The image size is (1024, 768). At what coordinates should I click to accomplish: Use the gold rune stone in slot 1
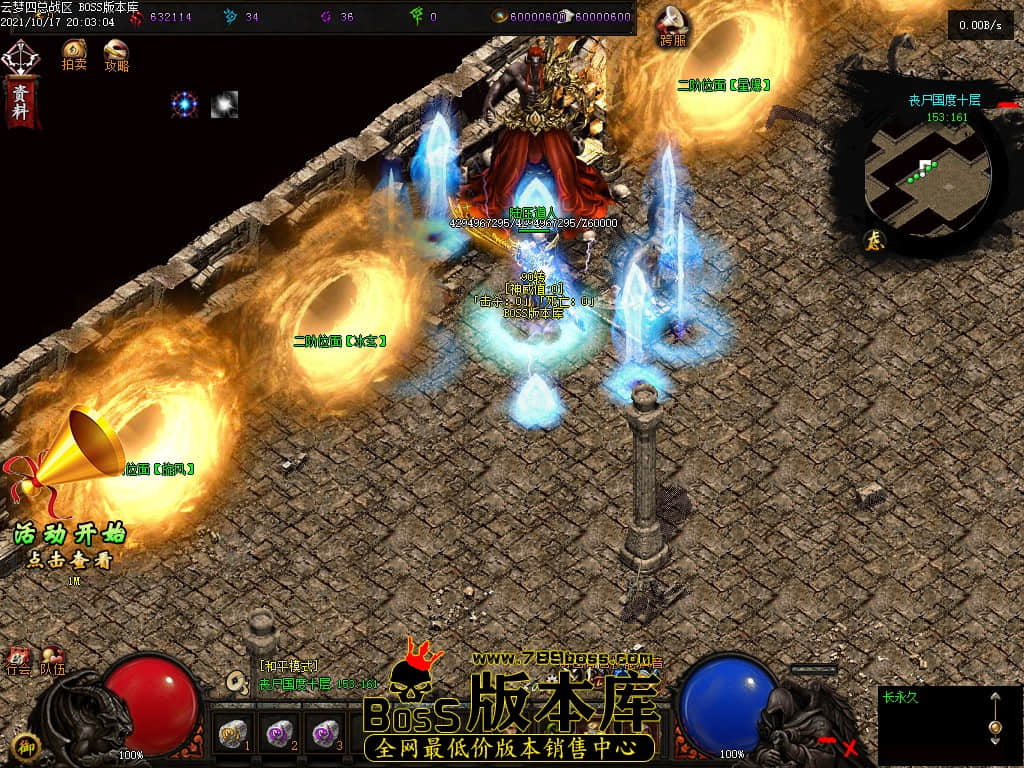233,735
